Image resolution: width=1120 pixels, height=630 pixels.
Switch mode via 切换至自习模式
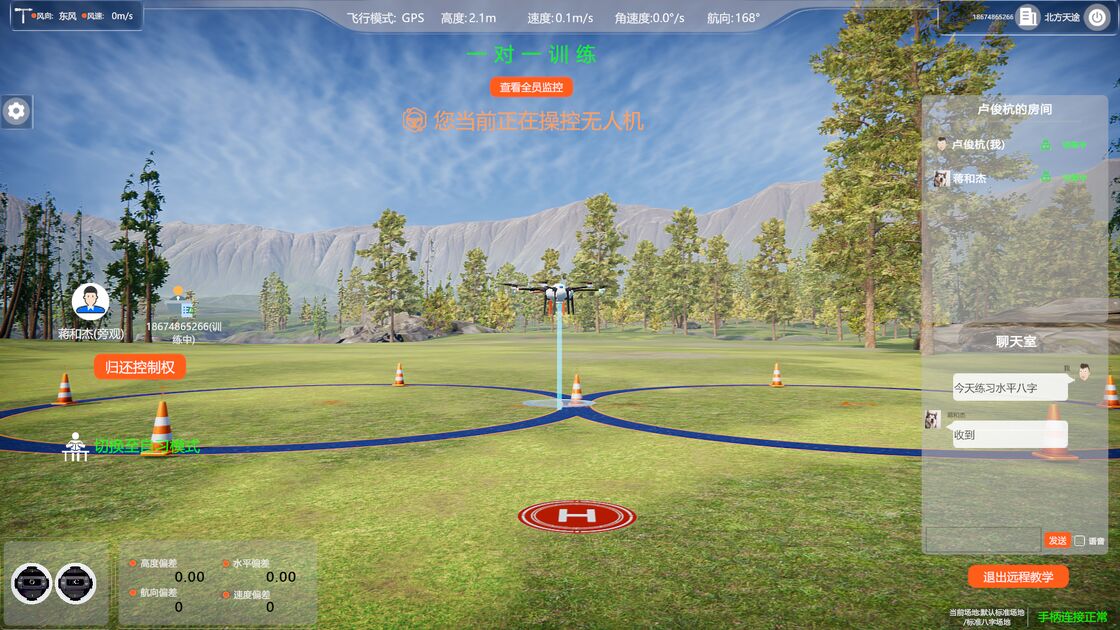point(147,447)
